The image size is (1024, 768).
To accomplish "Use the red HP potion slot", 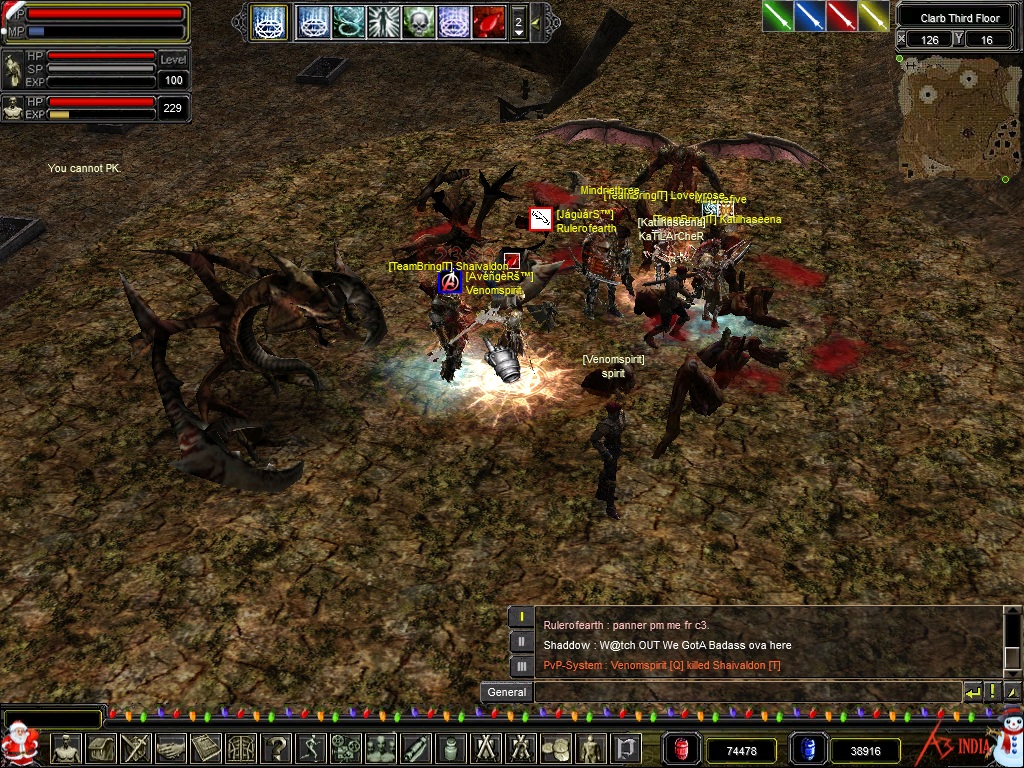I will (683, 749).
